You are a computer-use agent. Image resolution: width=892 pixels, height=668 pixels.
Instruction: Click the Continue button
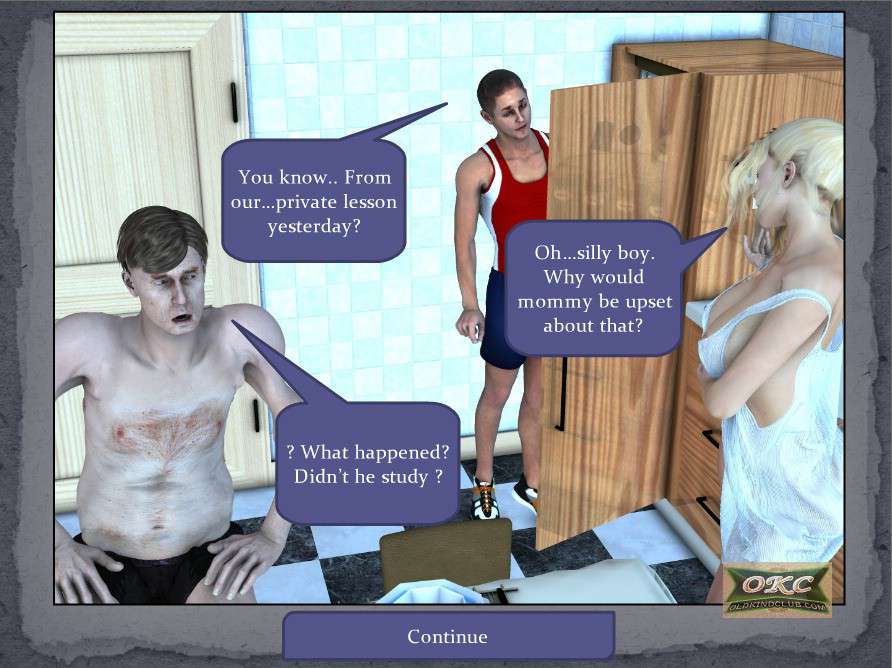[x=447, y=636]
